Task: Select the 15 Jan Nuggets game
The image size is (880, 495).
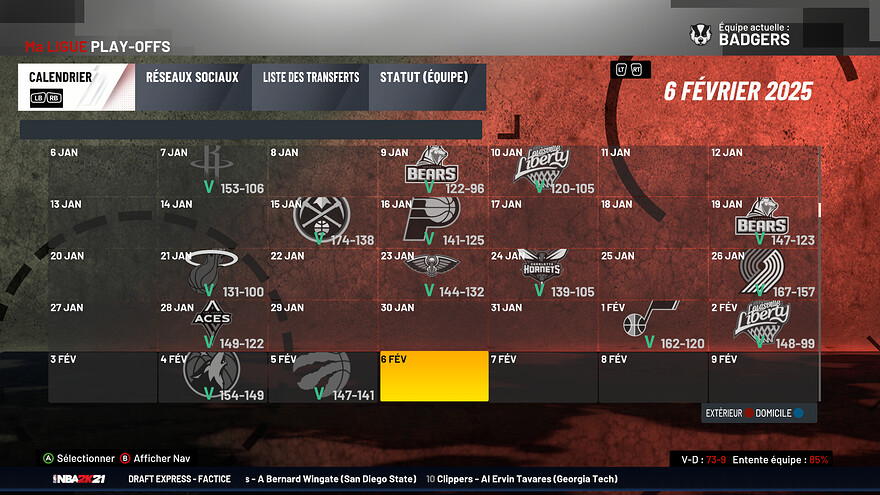Action: 323,223
